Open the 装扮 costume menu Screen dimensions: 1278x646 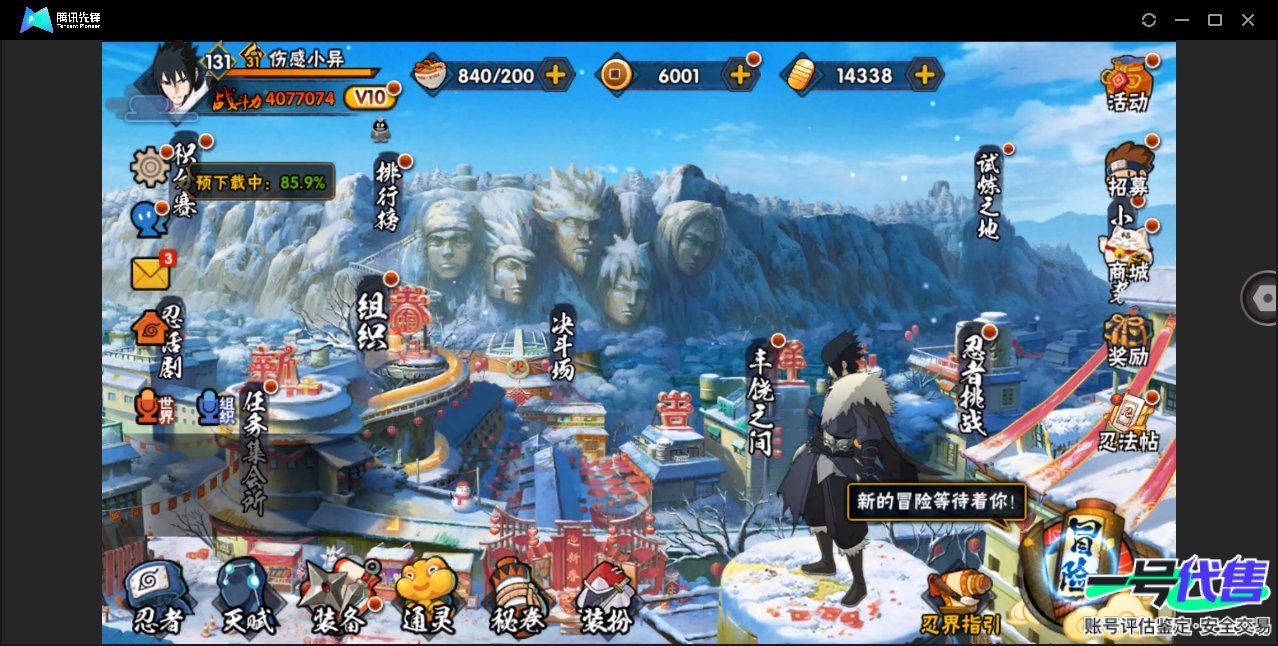606,598
